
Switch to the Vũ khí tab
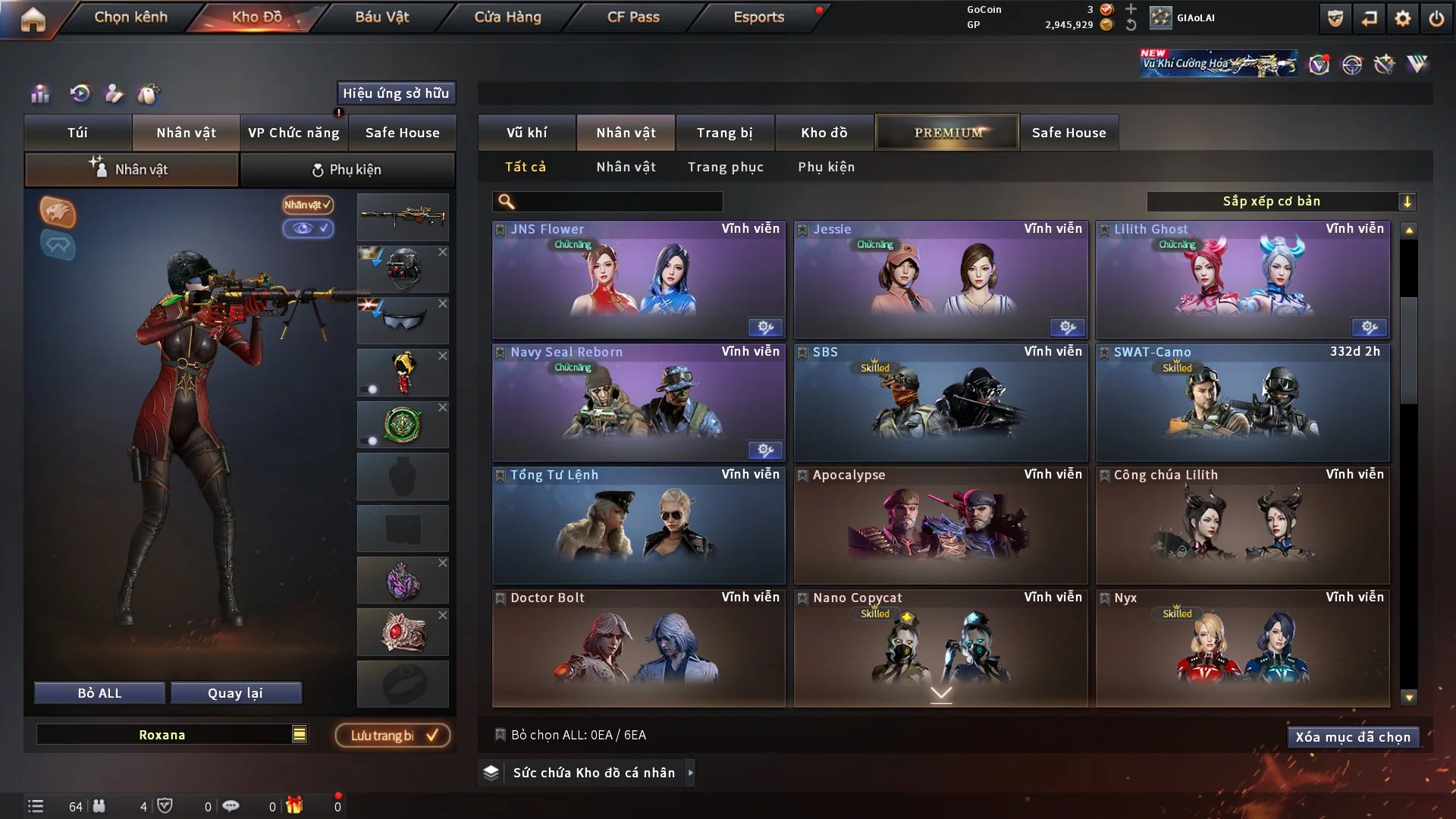pos(526,133)
